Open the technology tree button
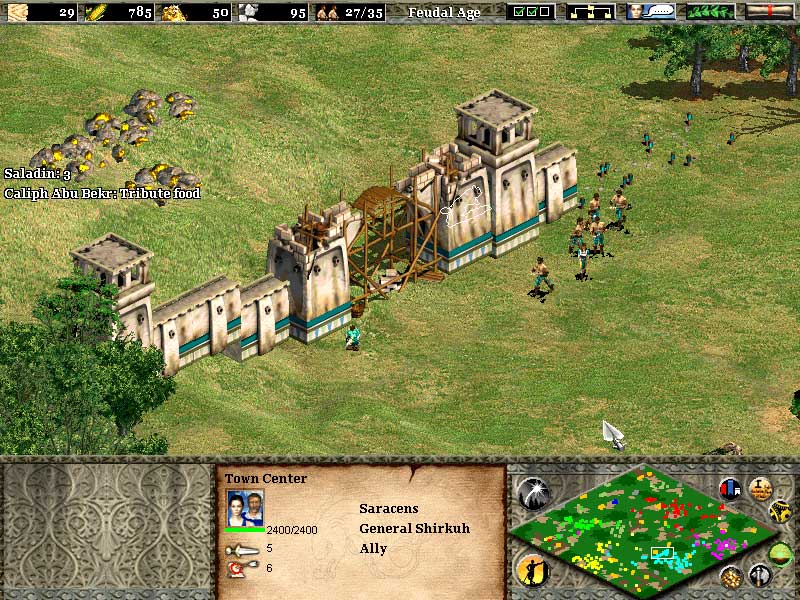The width and height of the screenshot is (800, 600). click(x=590, y=12)
